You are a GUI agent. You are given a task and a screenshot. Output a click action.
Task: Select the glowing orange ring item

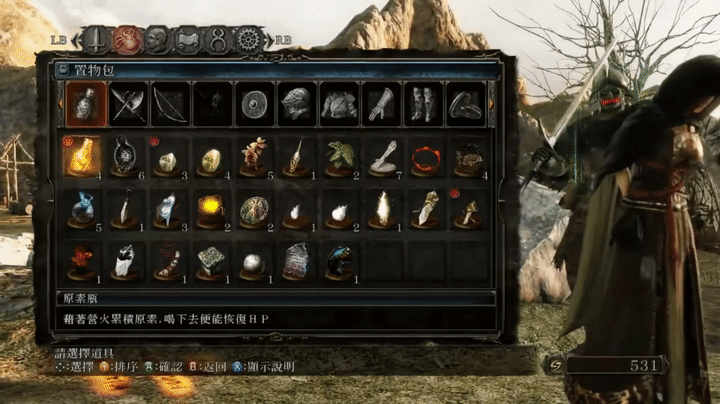click(x=426, y=156)
